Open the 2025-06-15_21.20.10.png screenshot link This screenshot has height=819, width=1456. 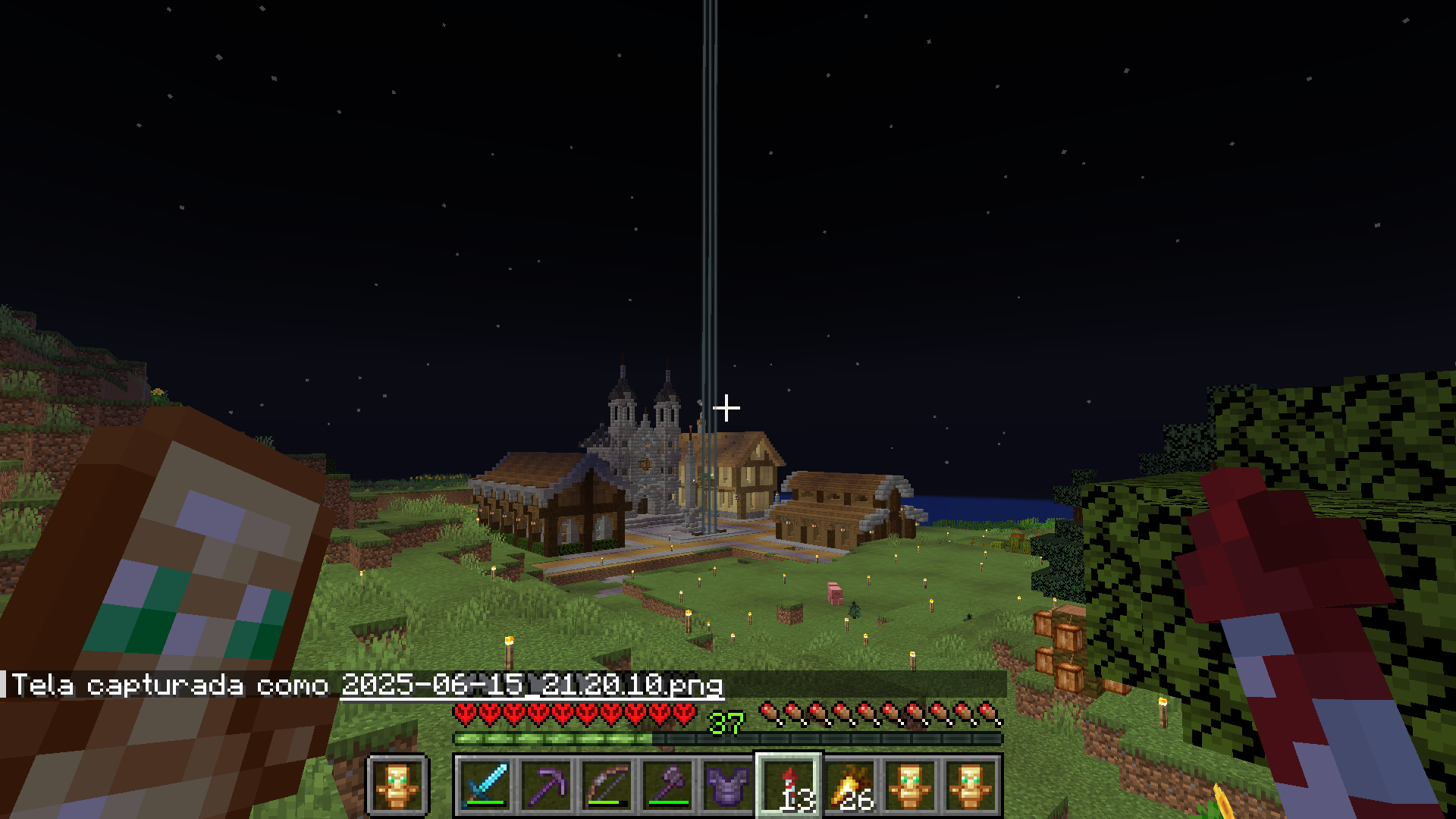pyautogui.click(x=532, y=685)
